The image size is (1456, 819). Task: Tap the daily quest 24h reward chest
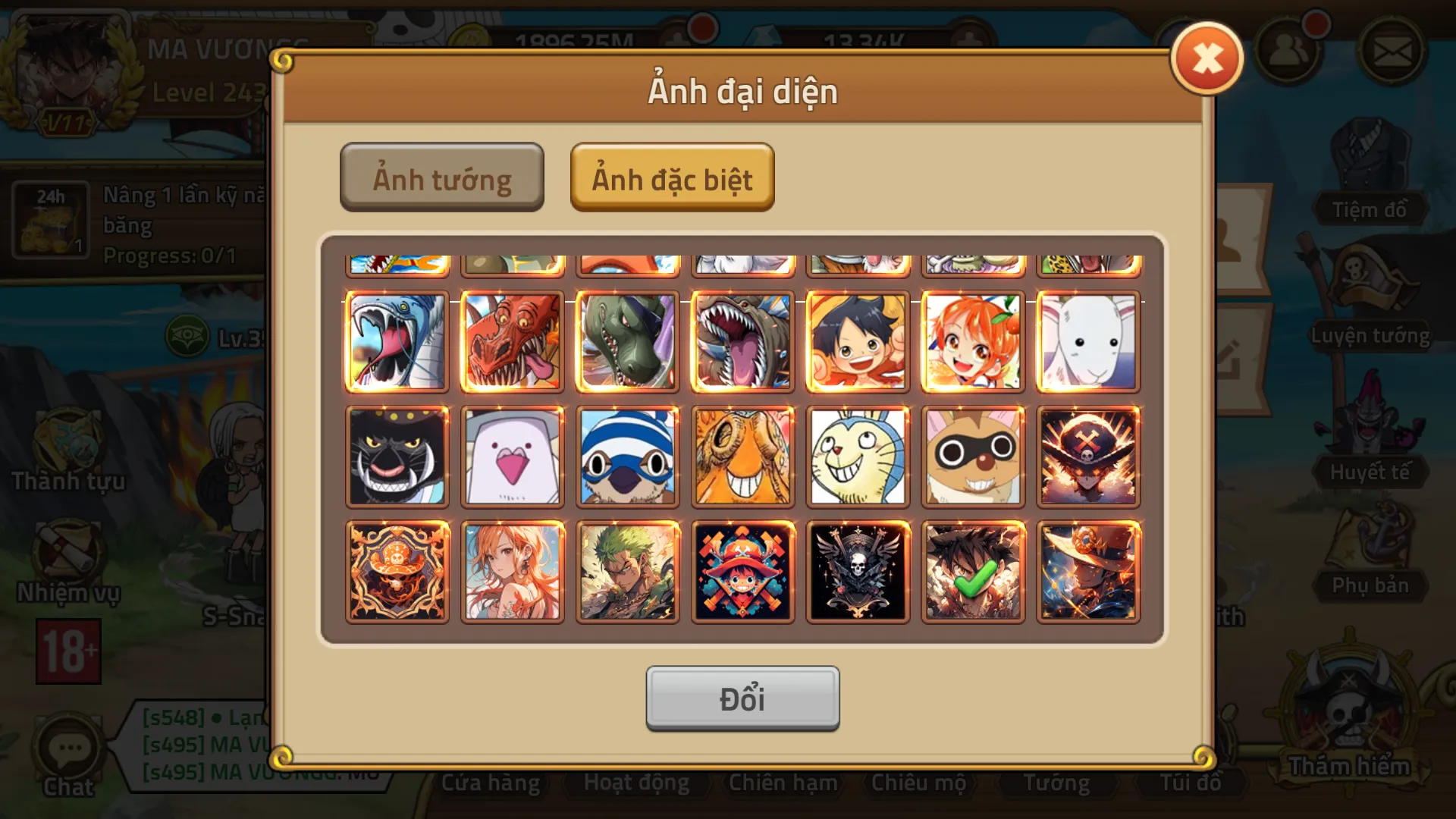(x=50, y=218)
